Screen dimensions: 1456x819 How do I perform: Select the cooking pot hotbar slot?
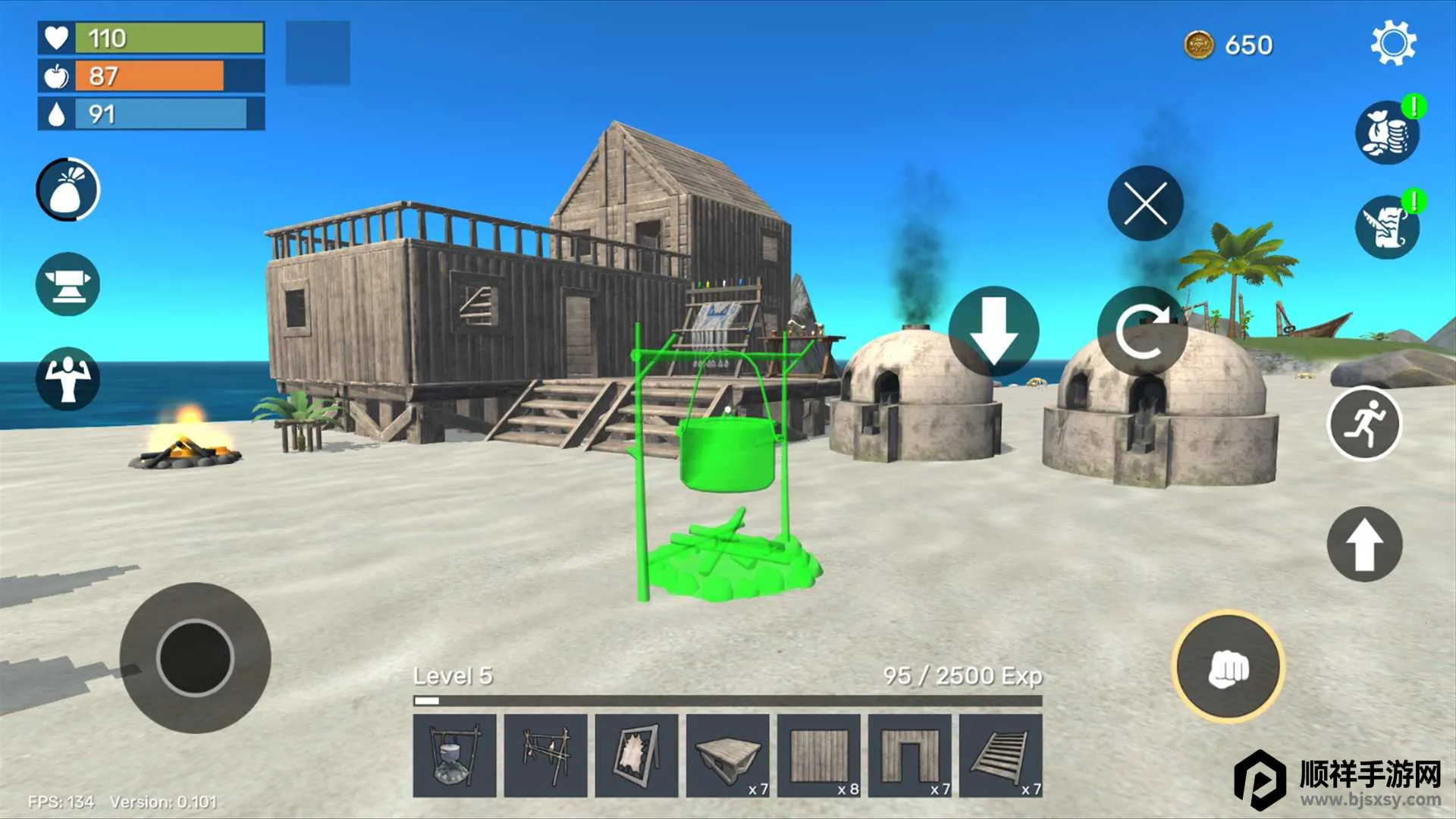455,755
